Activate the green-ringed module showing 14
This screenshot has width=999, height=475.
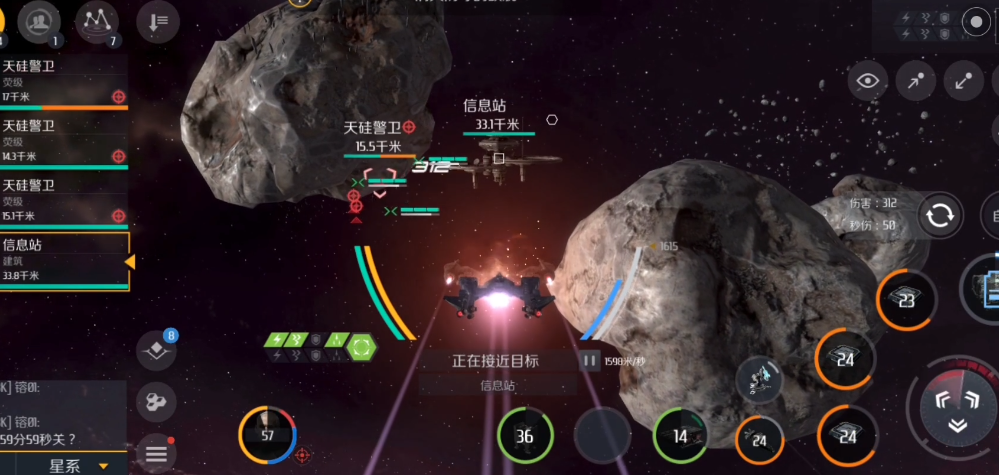point(680,435)
